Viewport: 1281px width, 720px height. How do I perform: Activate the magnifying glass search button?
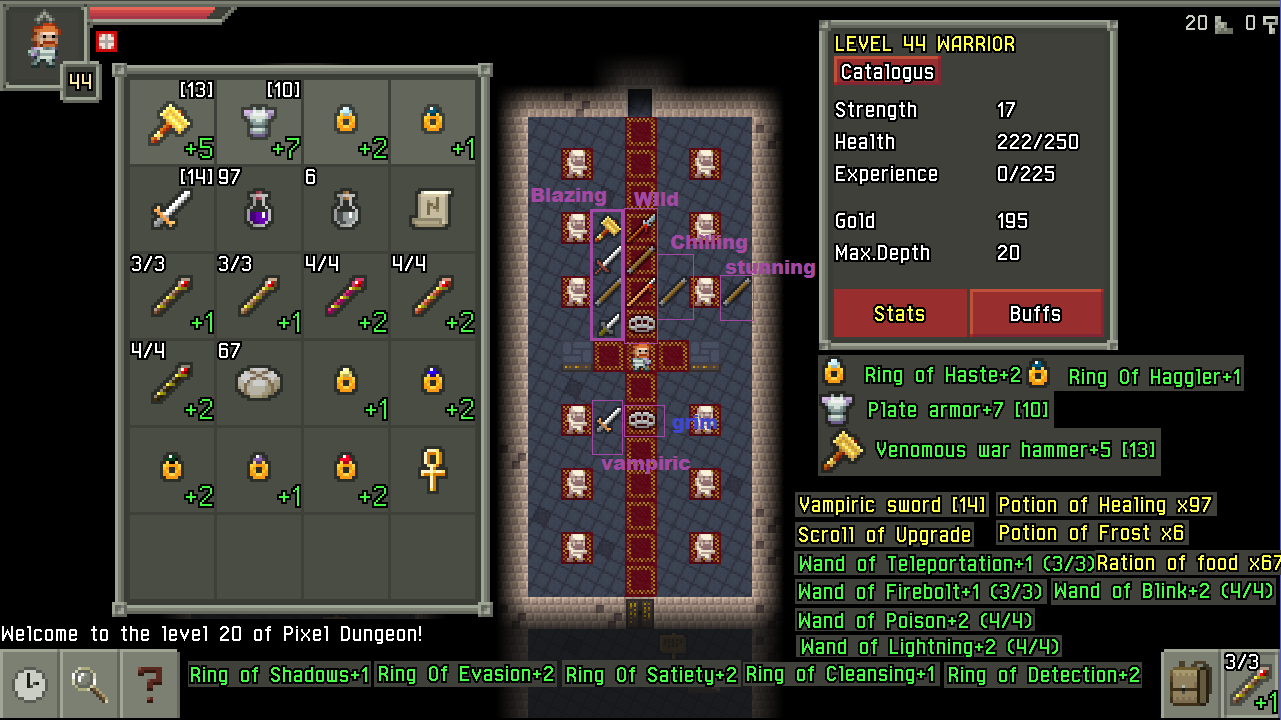pos(90,684)
